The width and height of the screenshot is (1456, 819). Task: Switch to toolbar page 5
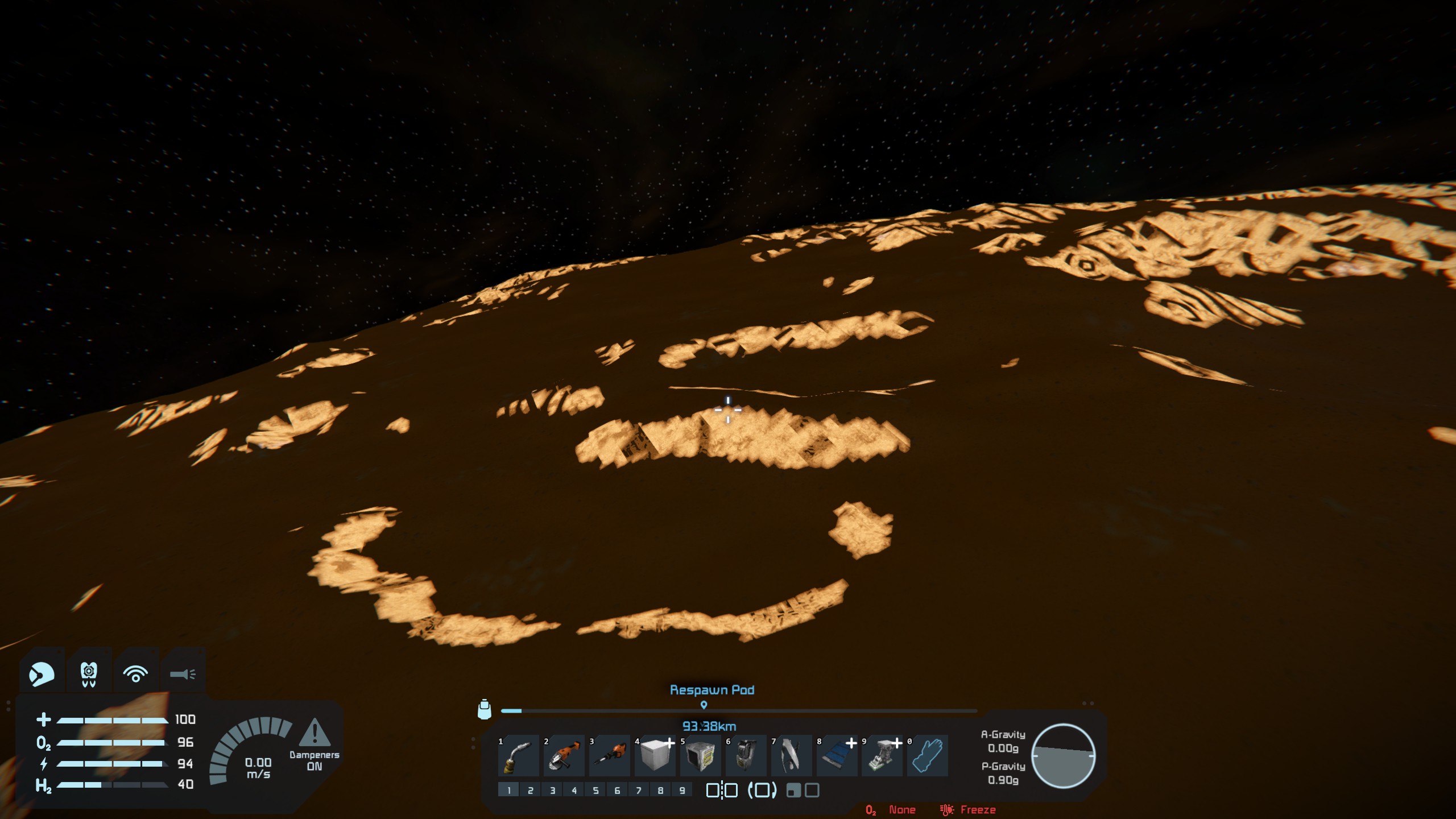coord(595,790)
